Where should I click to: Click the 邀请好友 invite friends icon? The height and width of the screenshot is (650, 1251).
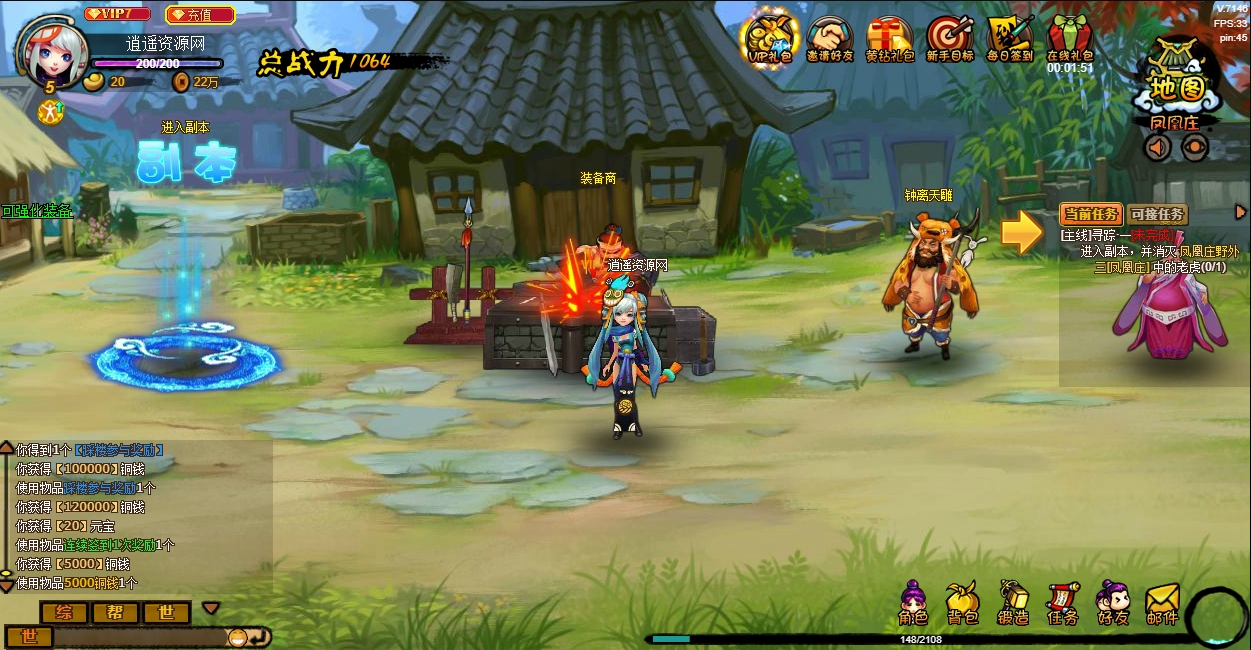pos(830,38)
